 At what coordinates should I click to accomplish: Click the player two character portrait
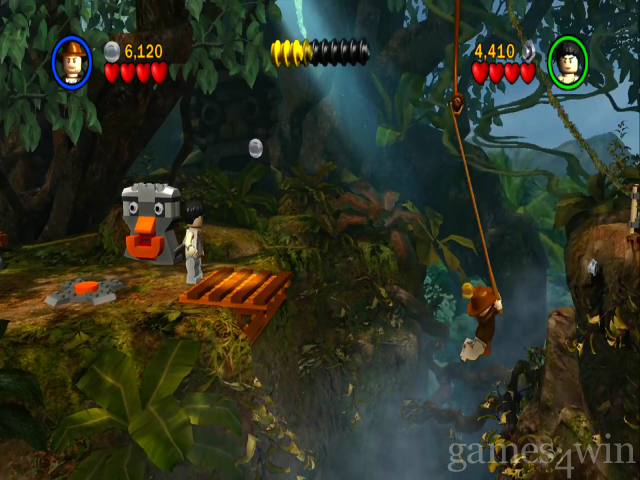(567, 62)
